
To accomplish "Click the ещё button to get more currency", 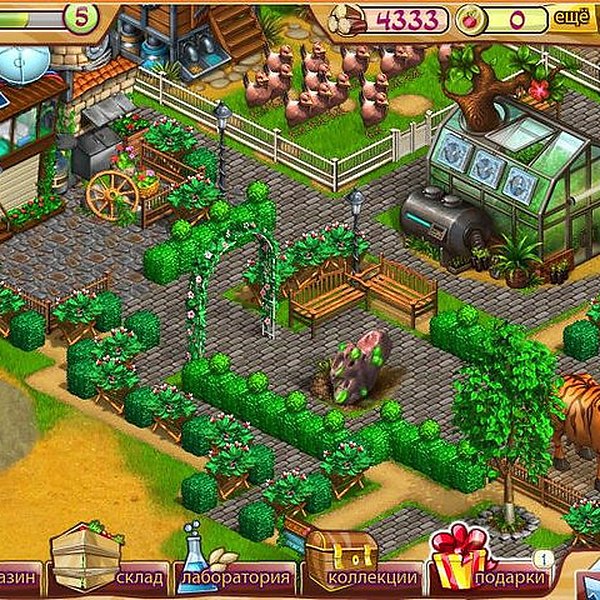I will [x=569, y=17].
